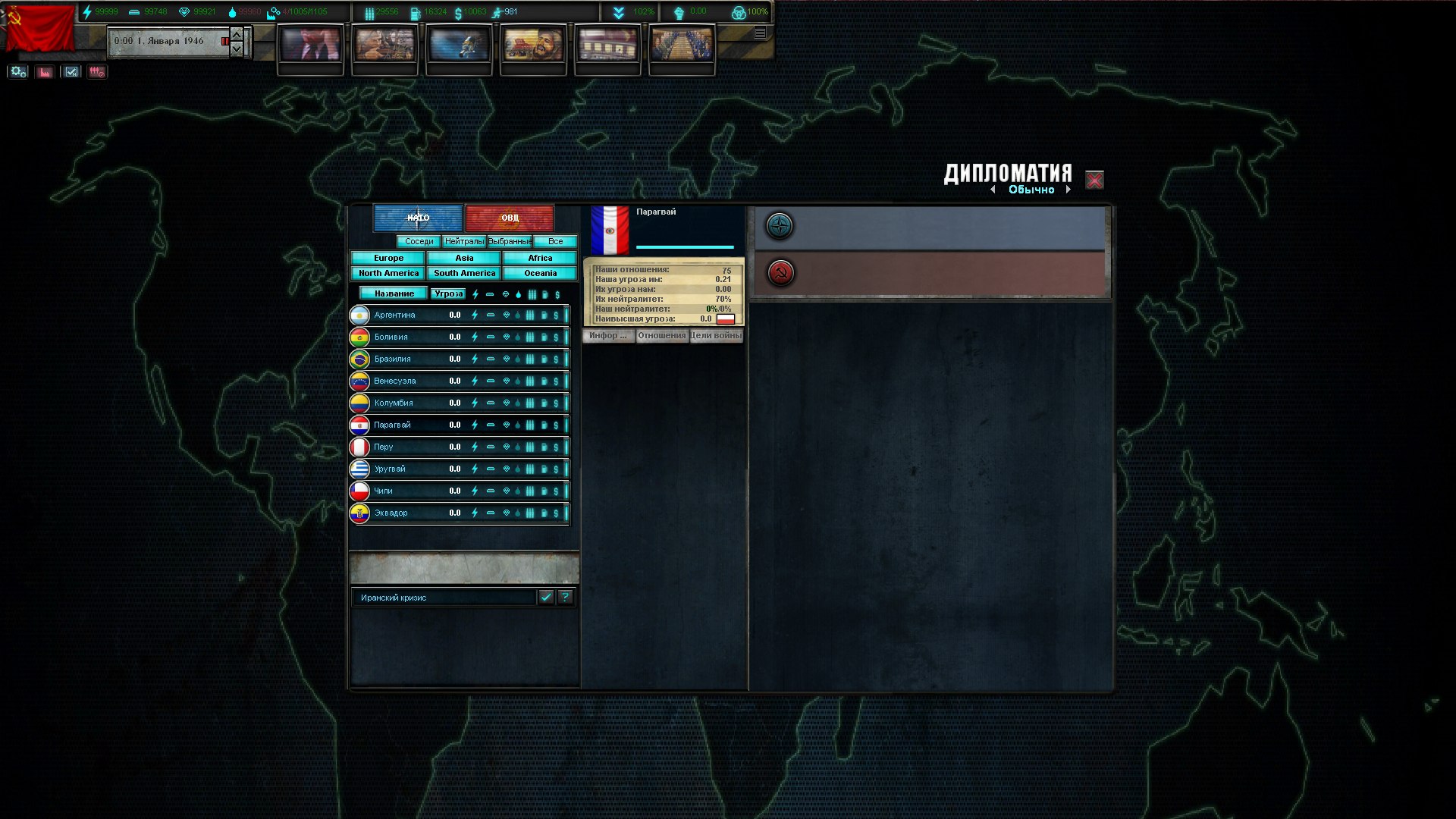Open the Africa region list
This screenshot has height=819, width=1456.
(540, 258)
